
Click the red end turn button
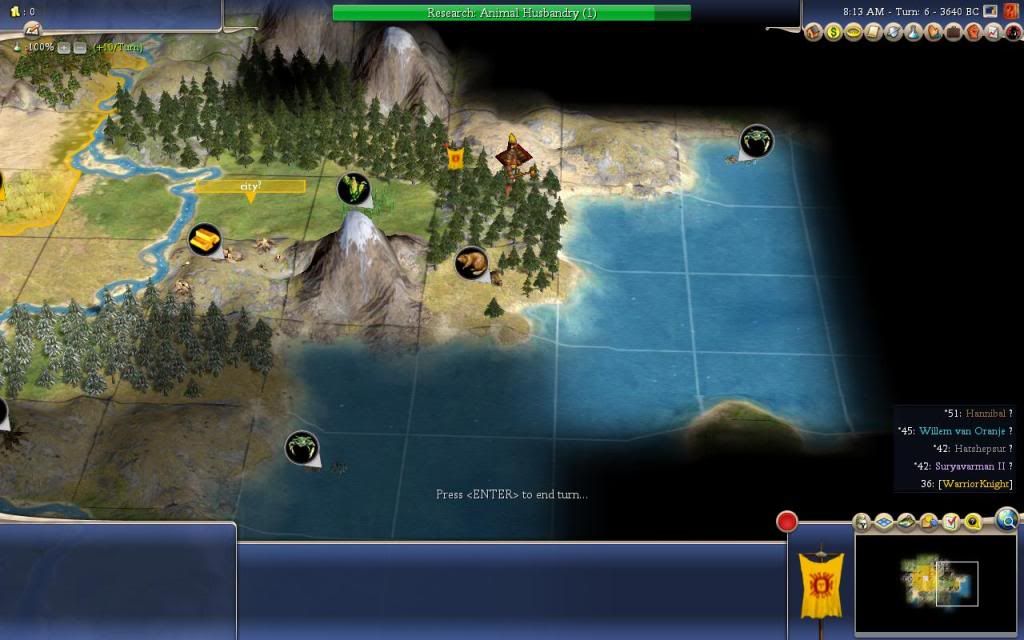coord(787,521)
